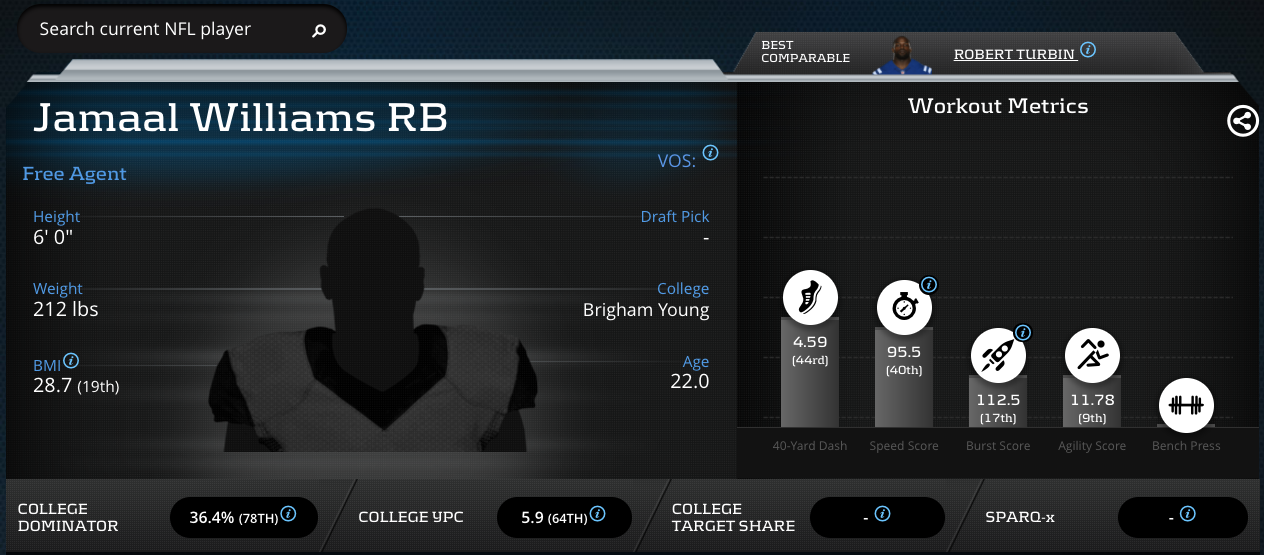This screenshot has width=1264, height=555.
Task: Open the BMI info icon
Action: 72,362
